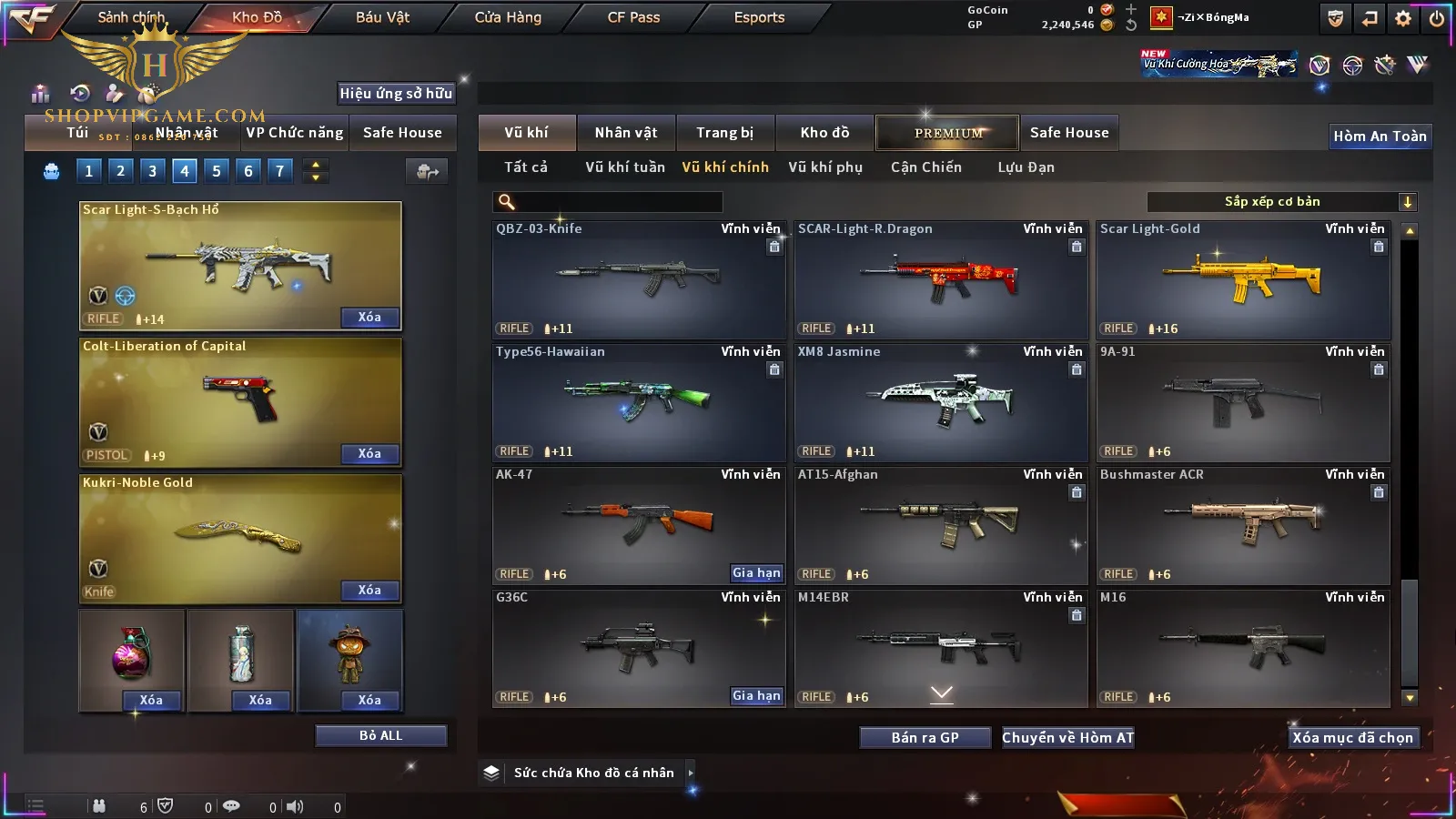Image resolution: width=1456 pixels, height=819 pixels.
Task: Switch to the Nhân vật inventory tab
Action: click(625, 133)
